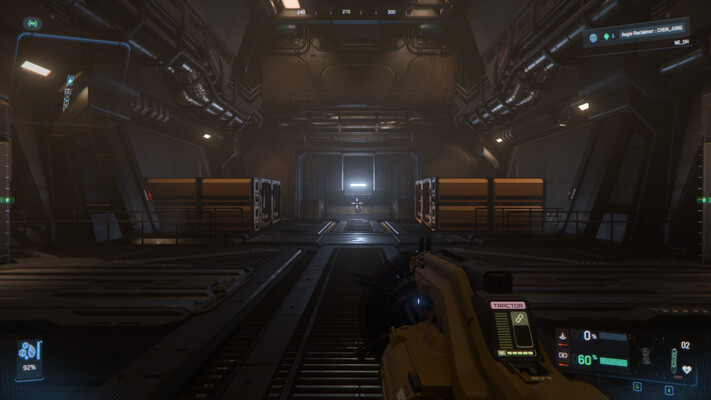This screenshot has width=711, height=400.
Task: Select the heart health icon
Action: click(x=687, y=367)
